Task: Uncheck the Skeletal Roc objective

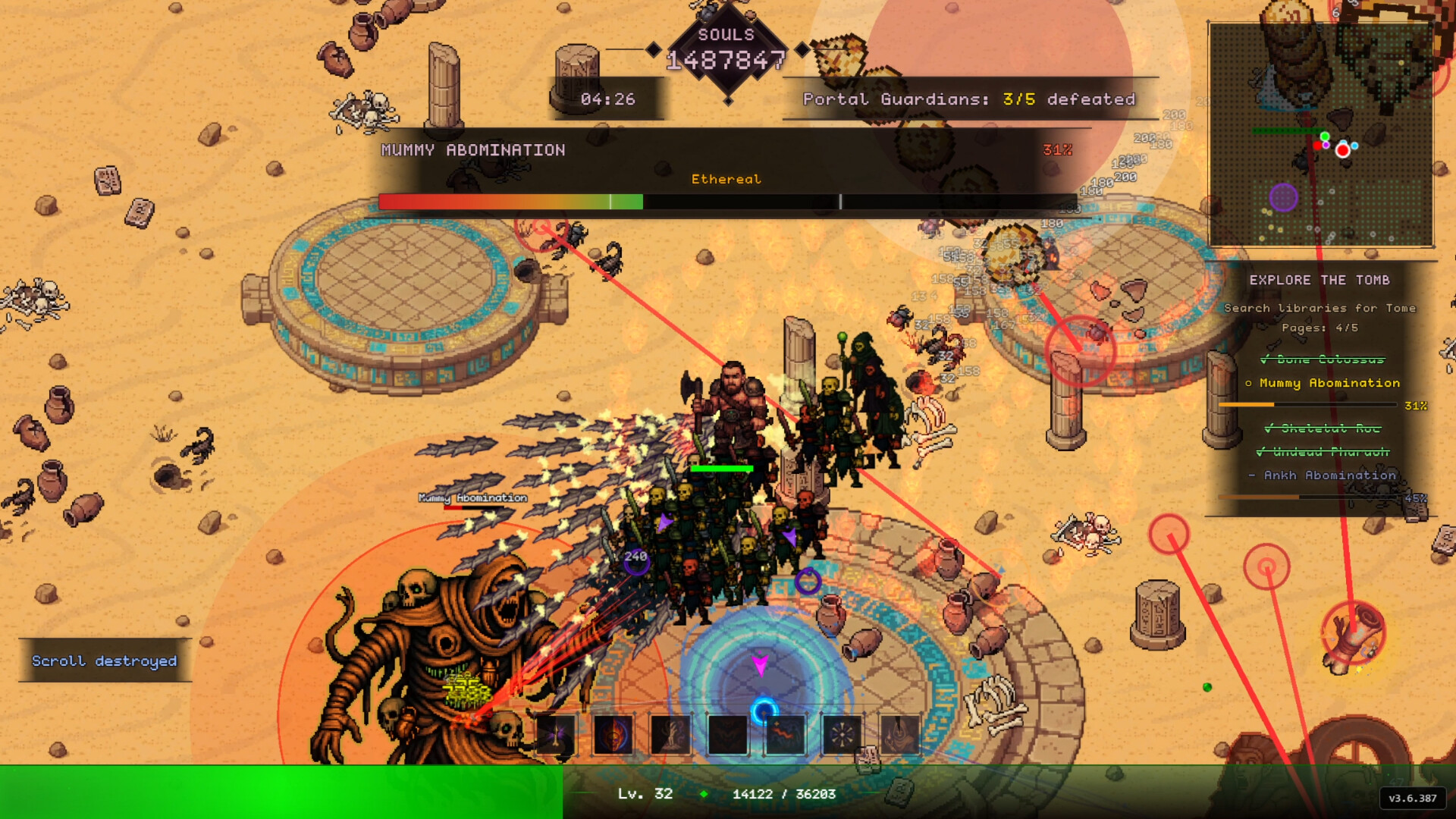Action: (x=1322, y=429)
